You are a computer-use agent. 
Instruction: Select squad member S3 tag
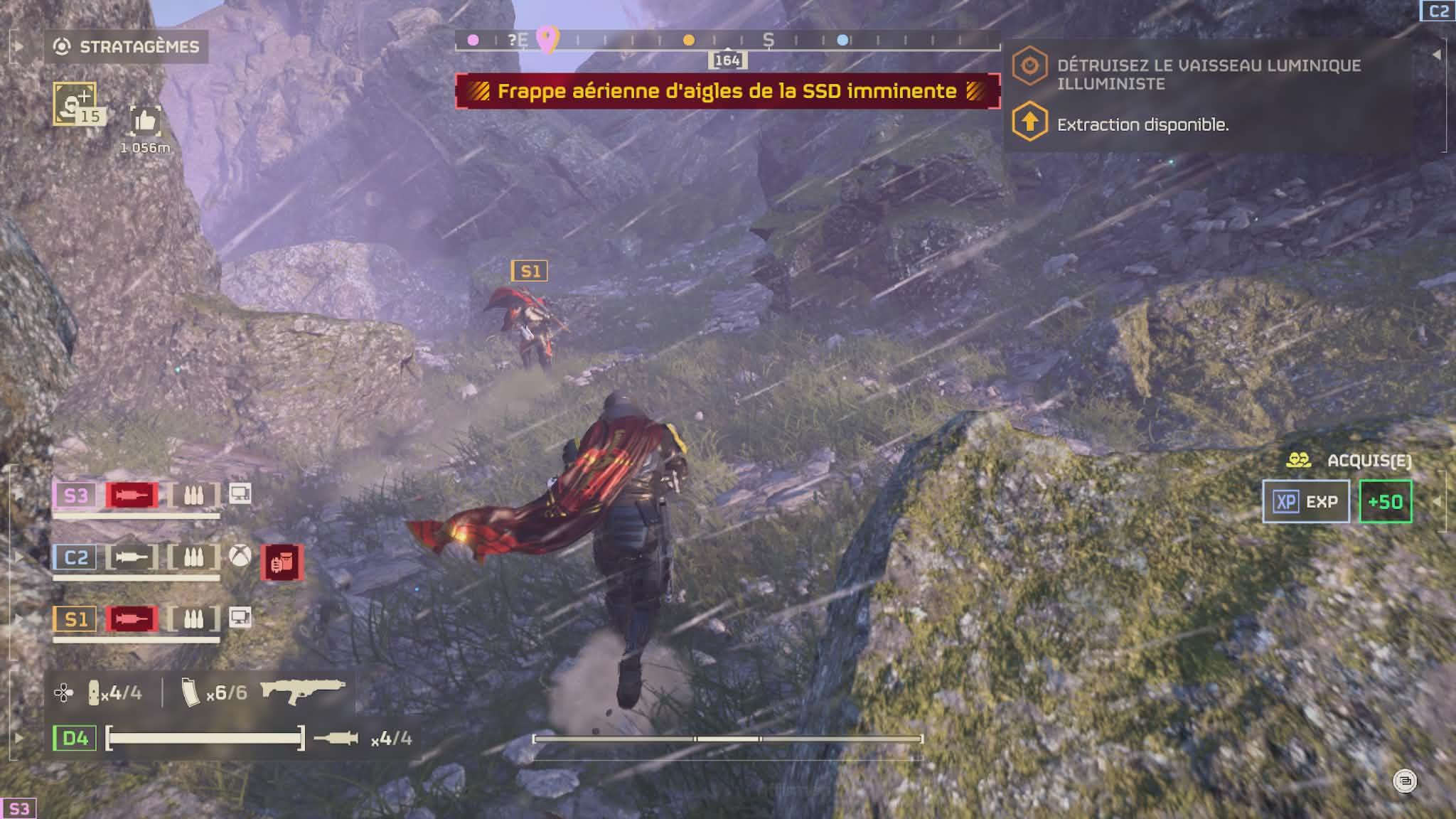[75, 495]
